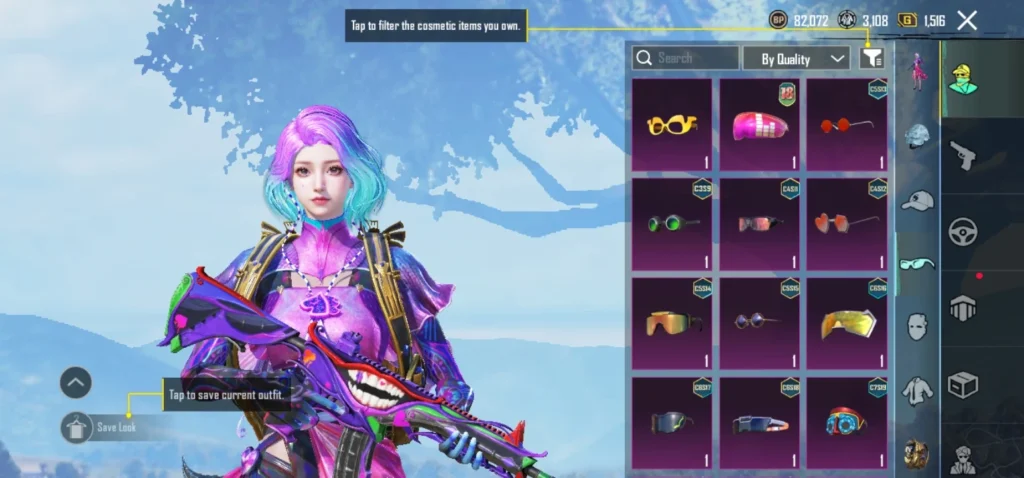Choose the pink teeth mask item
The image size is (1024, 478).
(760, 125)
